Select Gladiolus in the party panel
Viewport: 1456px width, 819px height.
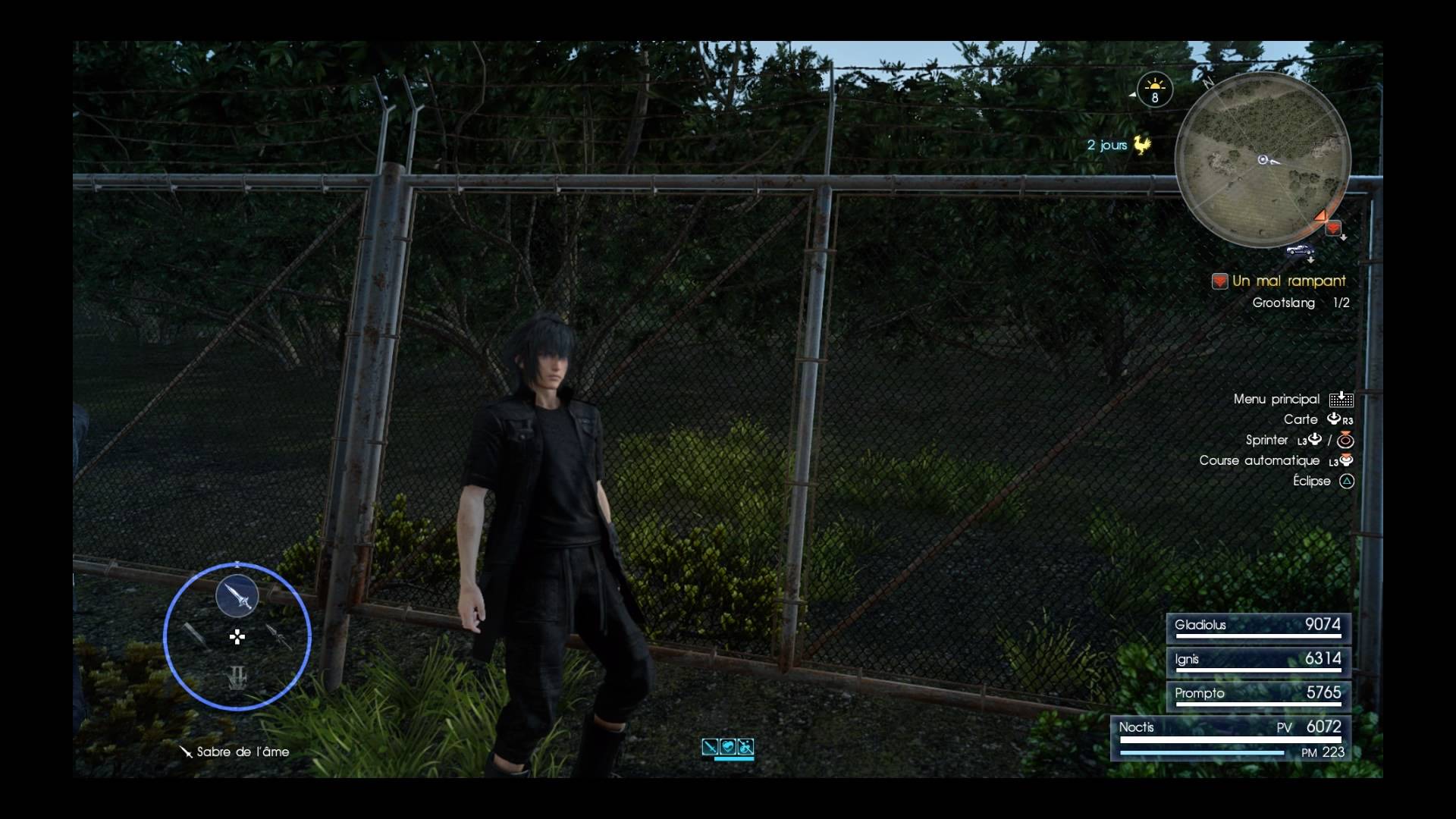pos(1258,627)
